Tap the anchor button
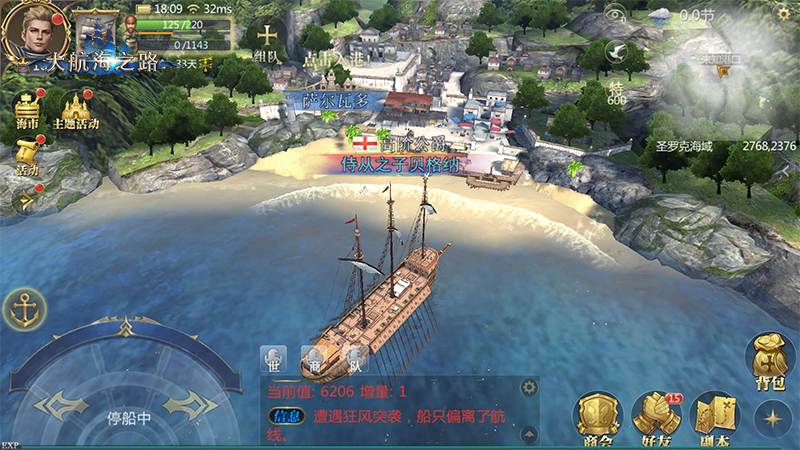The width and height of the screenshot is (800, 450). coord(24,310)
